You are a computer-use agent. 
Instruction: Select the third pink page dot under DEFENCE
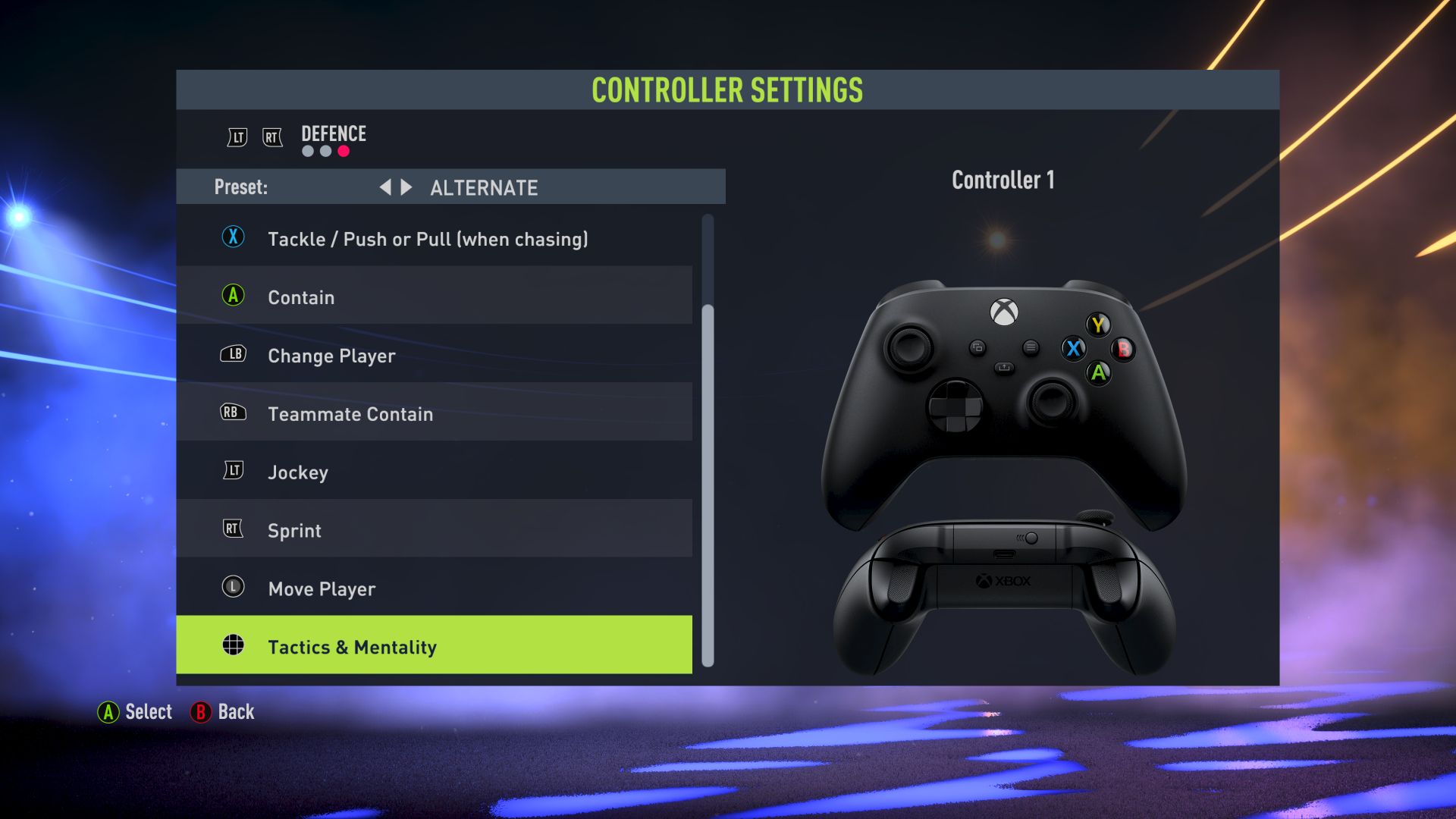click(344, 151)
